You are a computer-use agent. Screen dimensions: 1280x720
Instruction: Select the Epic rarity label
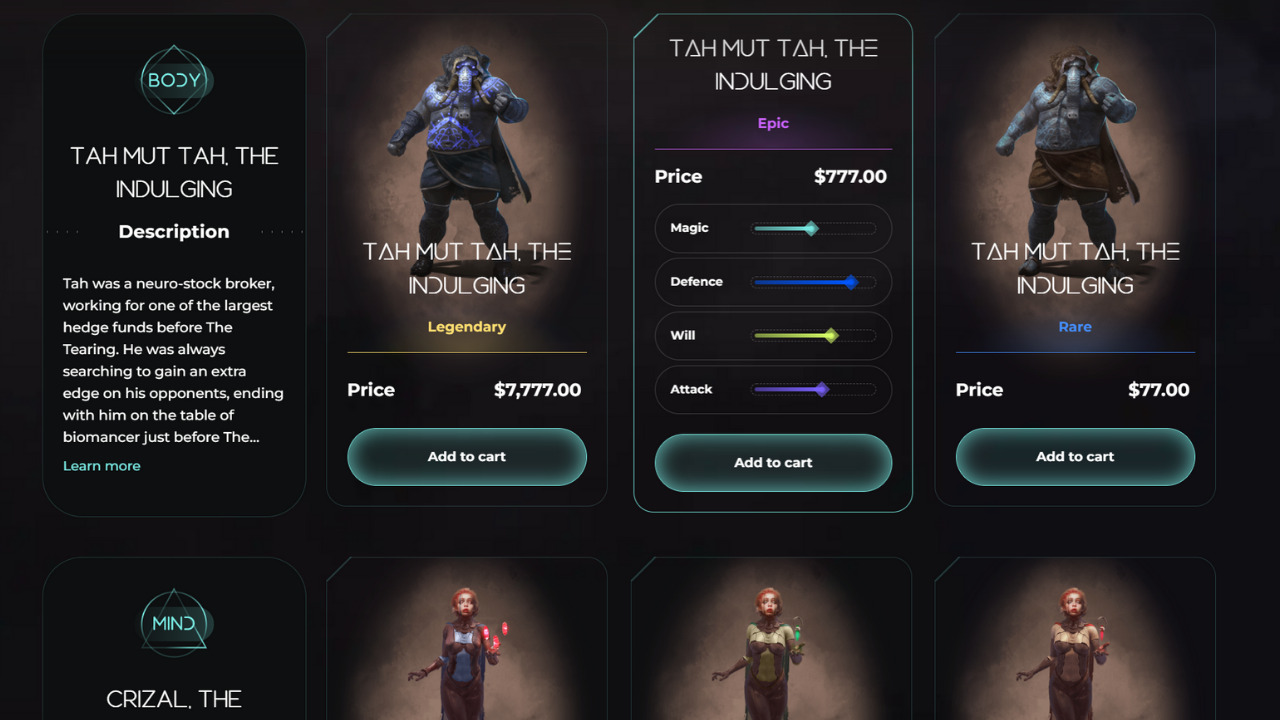(772, 122)
